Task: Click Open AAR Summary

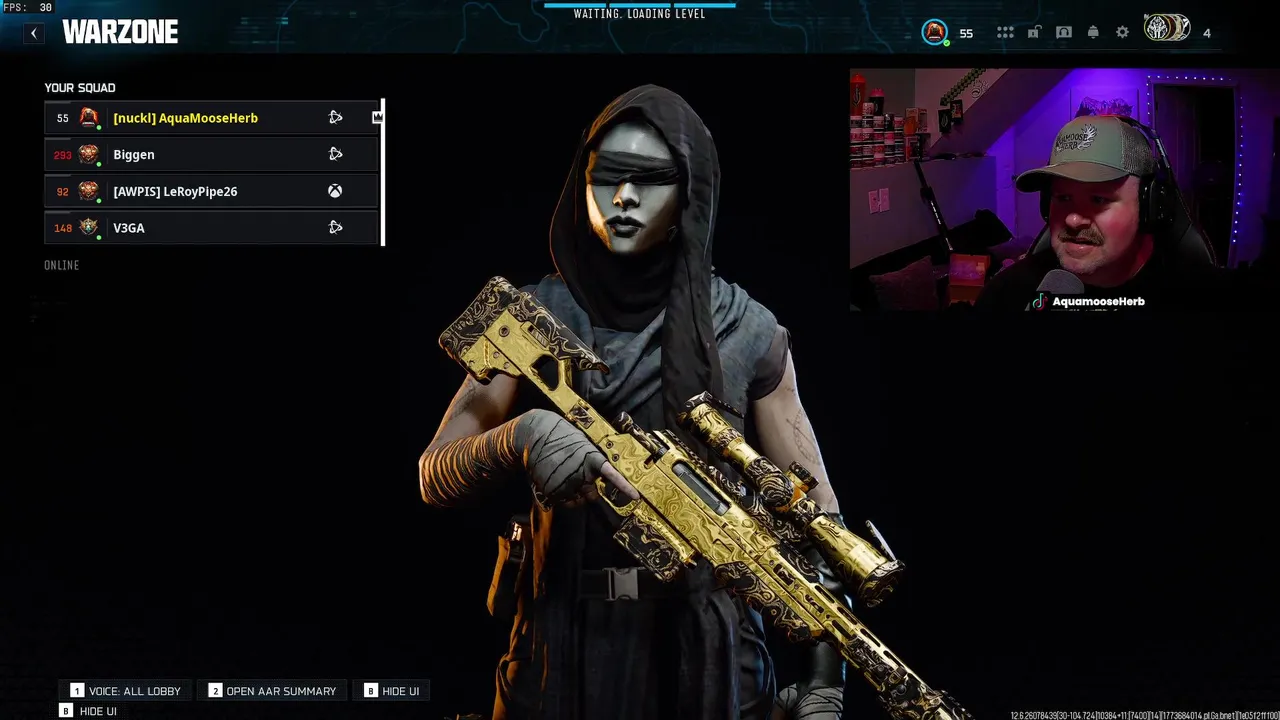Action: [272, 691]
